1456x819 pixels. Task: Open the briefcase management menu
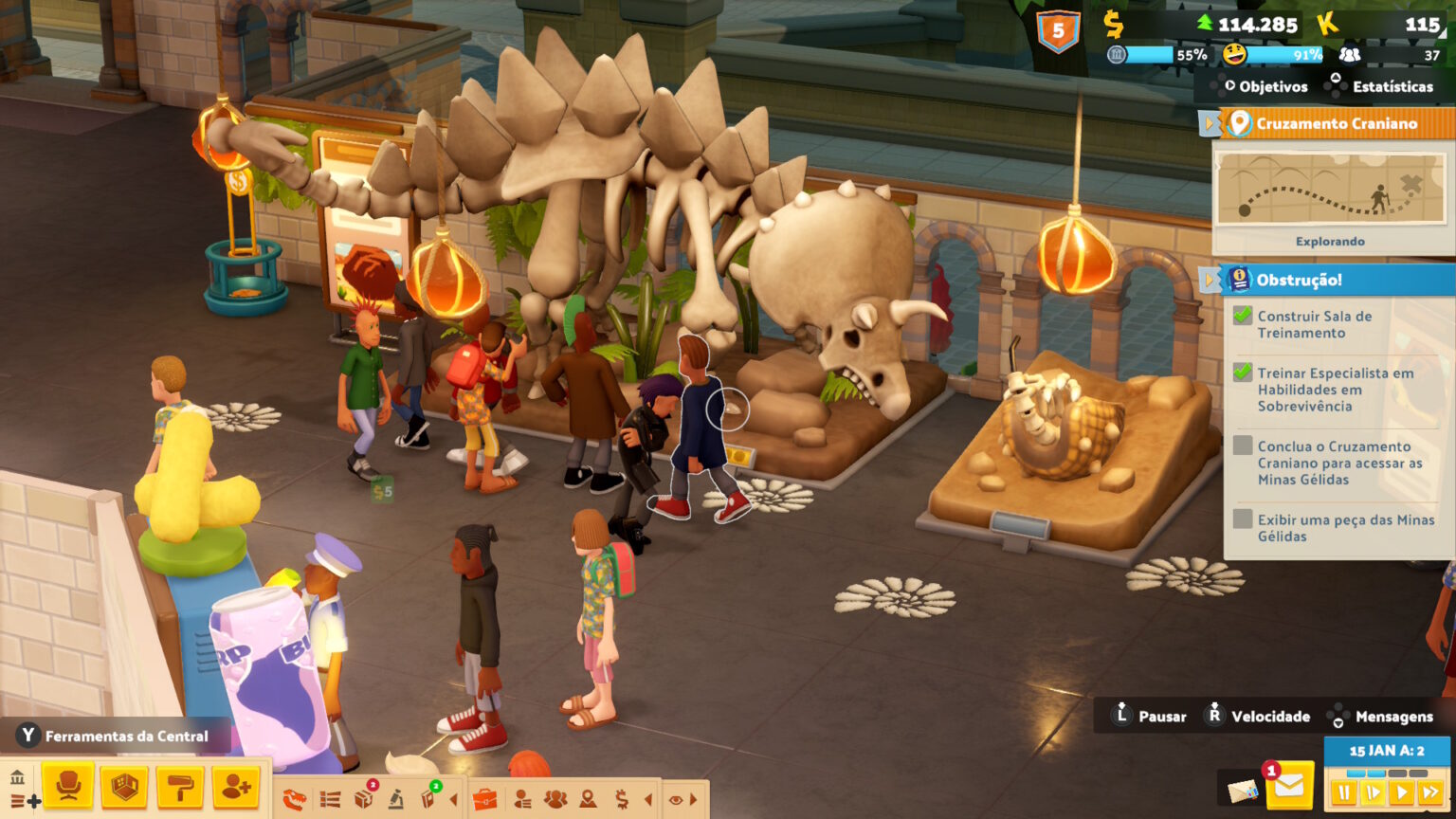(484, 799)
